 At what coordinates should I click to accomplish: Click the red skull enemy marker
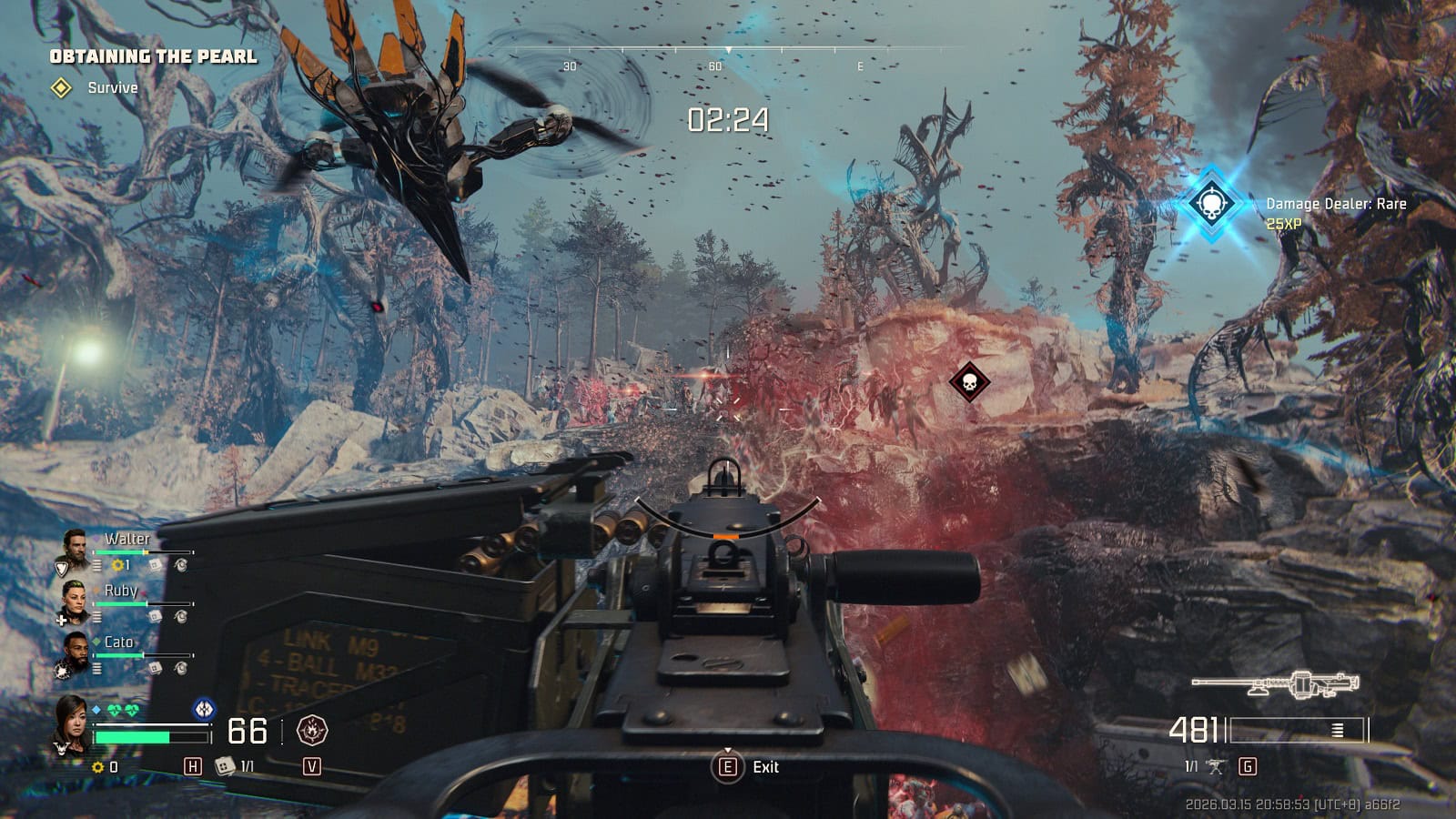coord(969,381)
